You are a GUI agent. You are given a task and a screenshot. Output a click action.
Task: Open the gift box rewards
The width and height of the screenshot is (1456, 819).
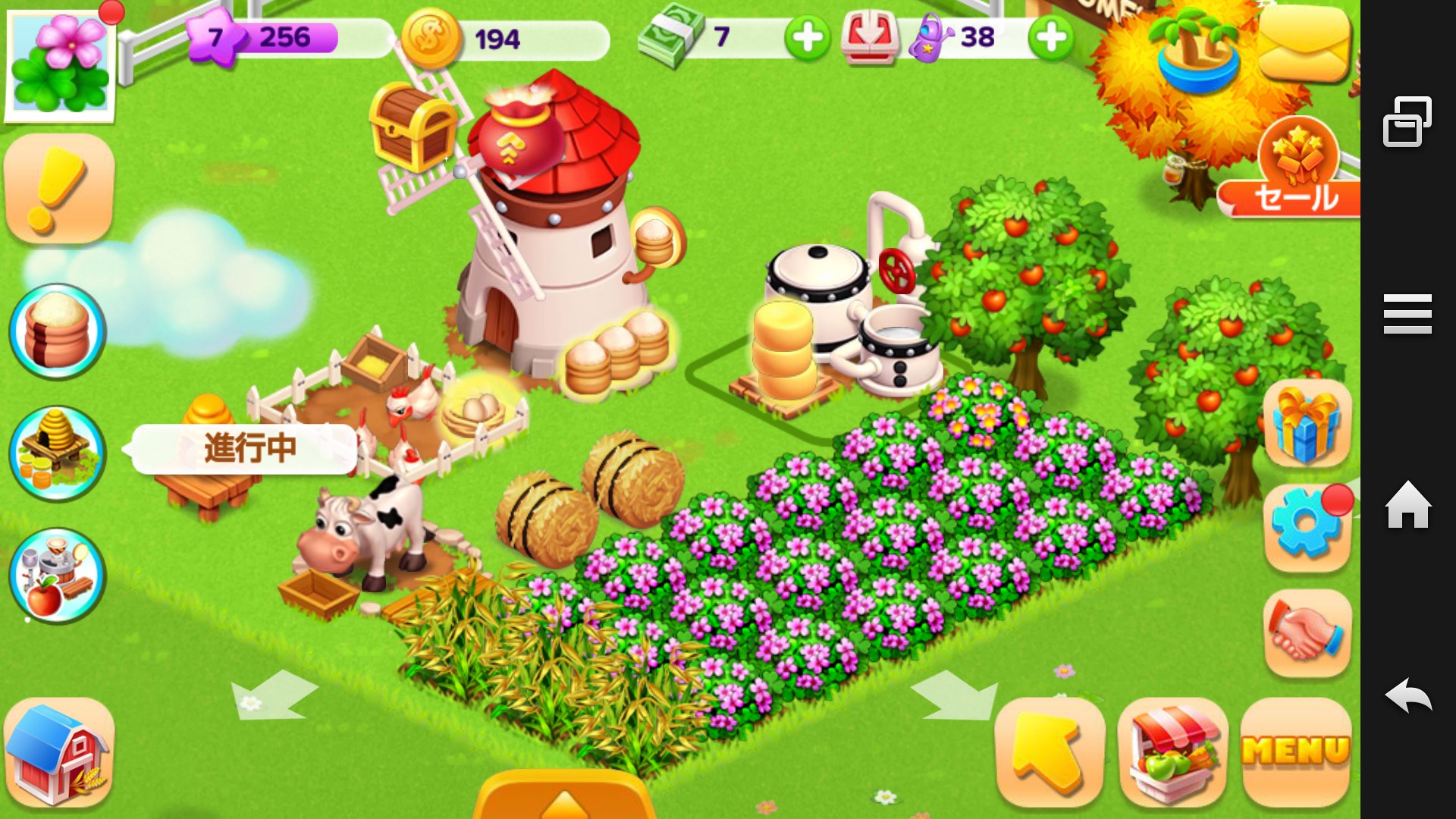(1307, 424)
